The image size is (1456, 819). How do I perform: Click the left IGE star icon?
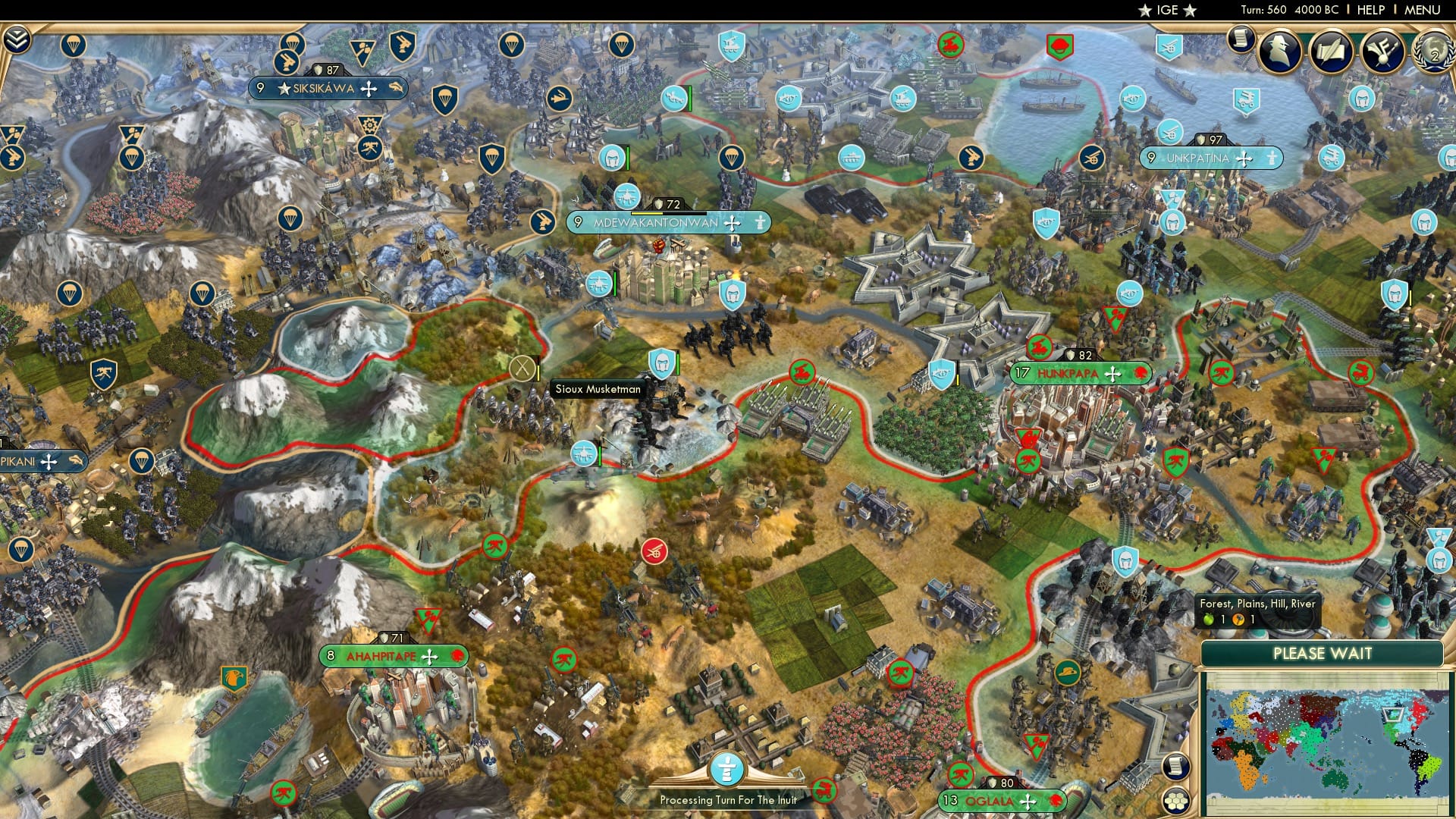point(1147,10)
